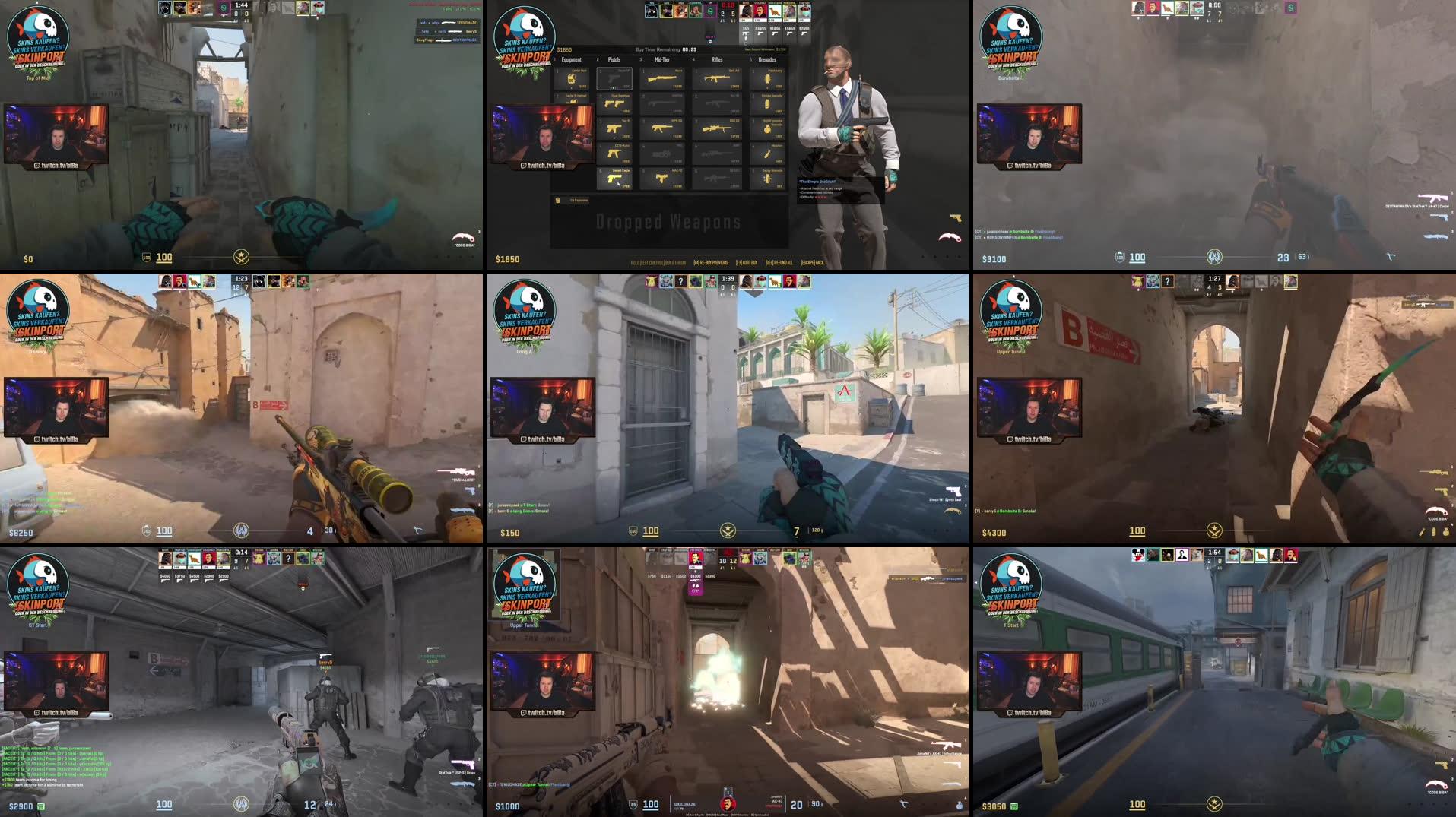Buy a Smoke Grenade
1456x817 pixels.
point(767,103)
